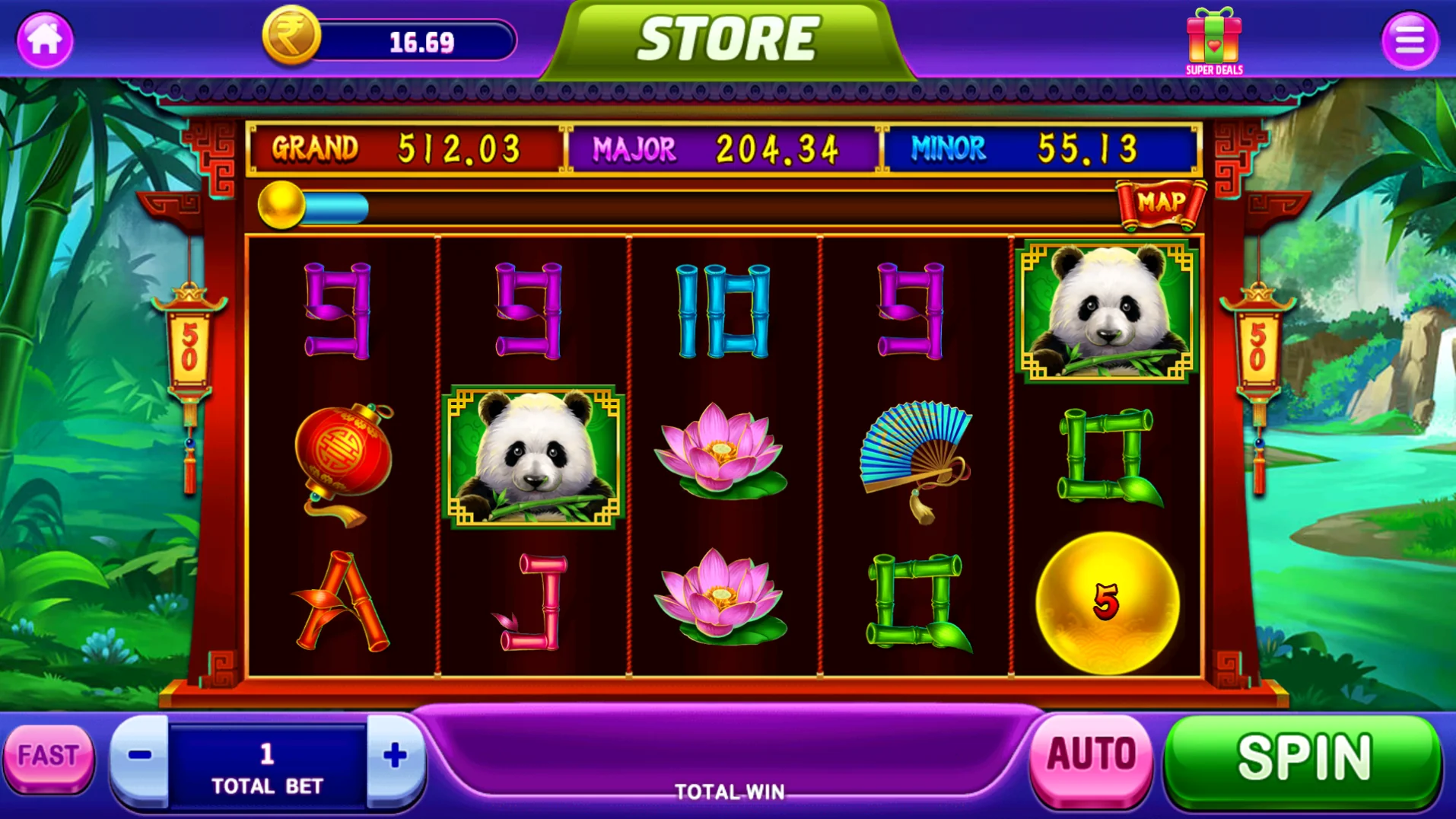
Task: Open Super Deals gift offers
Action: pyautogui.click(x=1214, y=41)
